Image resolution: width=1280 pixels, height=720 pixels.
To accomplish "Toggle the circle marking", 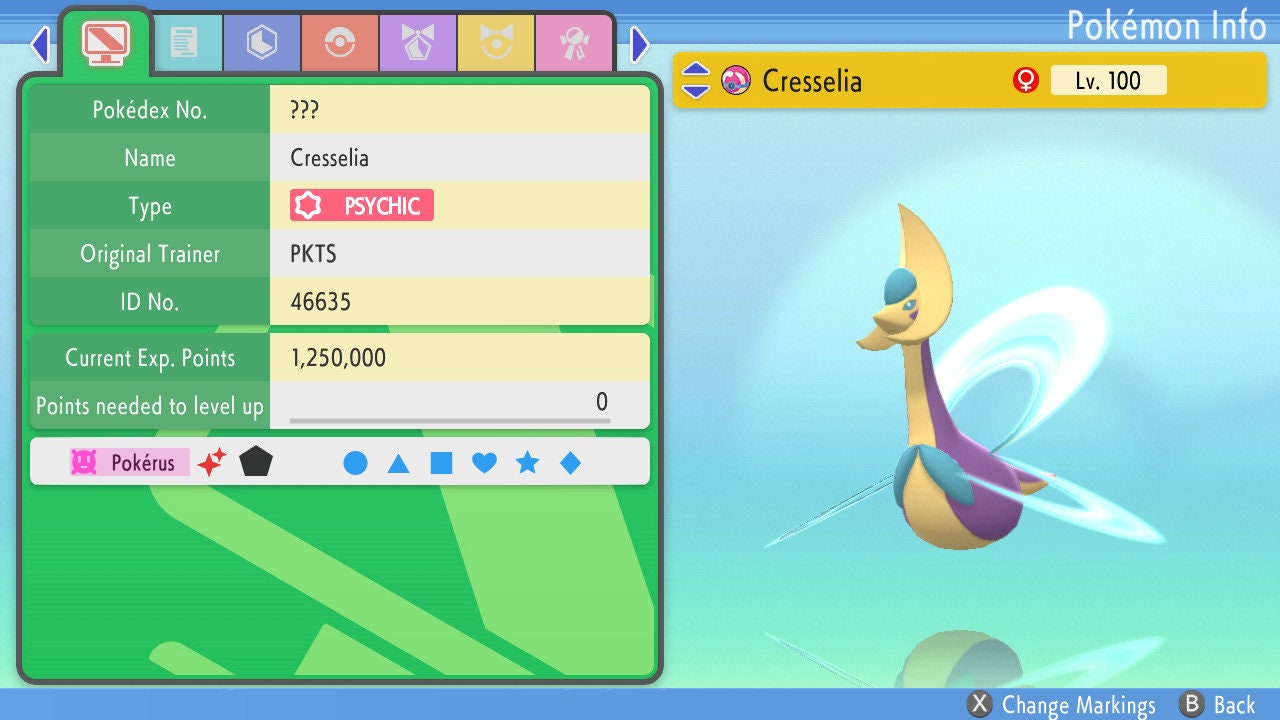I will click(x=355, y=463).
